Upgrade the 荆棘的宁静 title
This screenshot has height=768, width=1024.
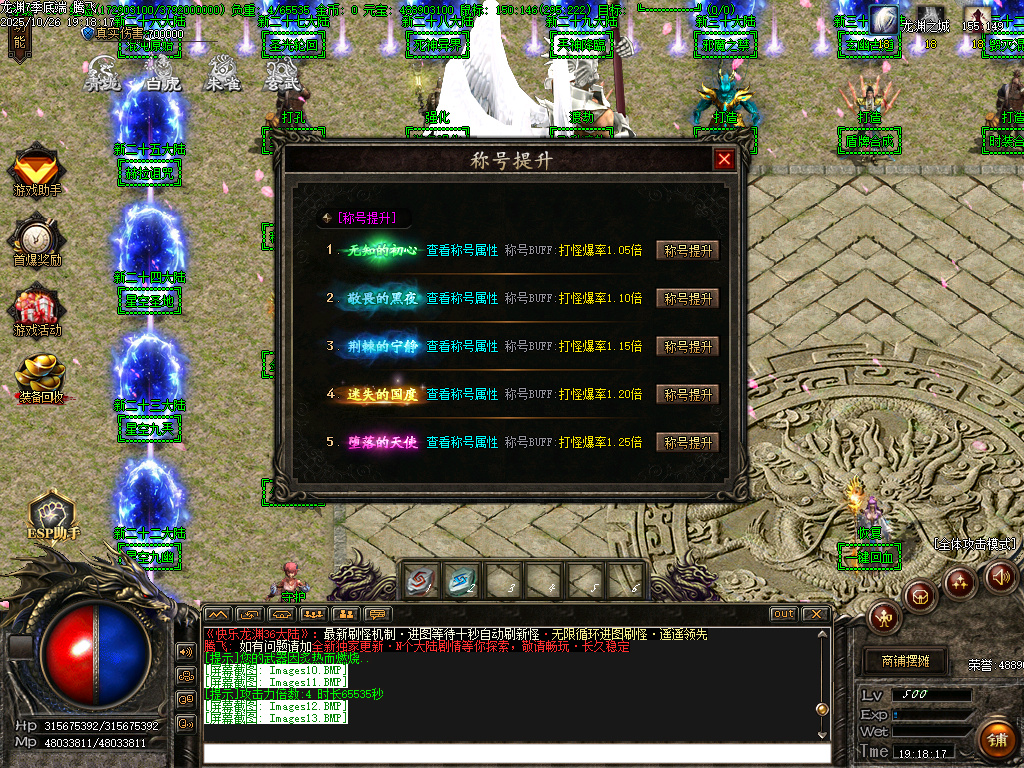pyautogui.click(x=687, y=347)
